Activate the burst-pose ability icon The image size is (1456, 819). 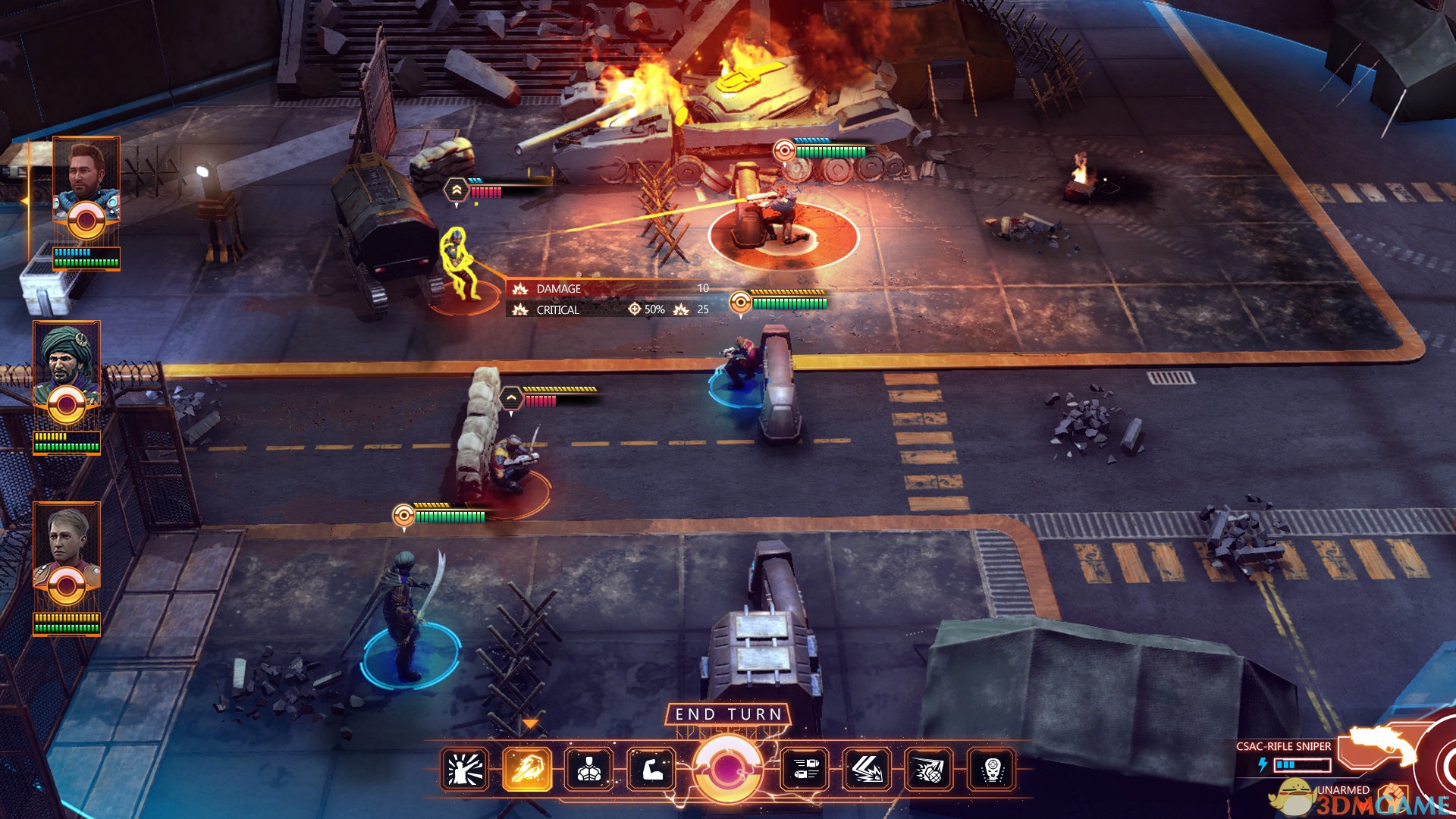coord(465,770)
